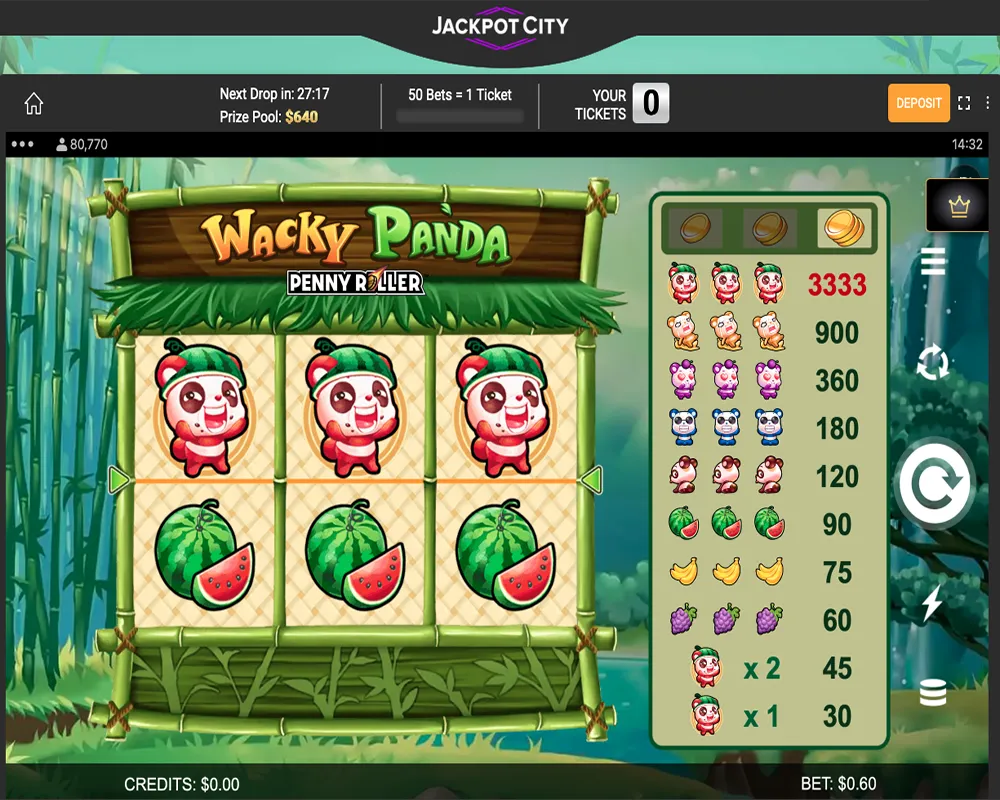Open the autoplay circular arrows control
Image resolution: width=1000 pixels, height=800 pixels.
(x=933, y=362)
